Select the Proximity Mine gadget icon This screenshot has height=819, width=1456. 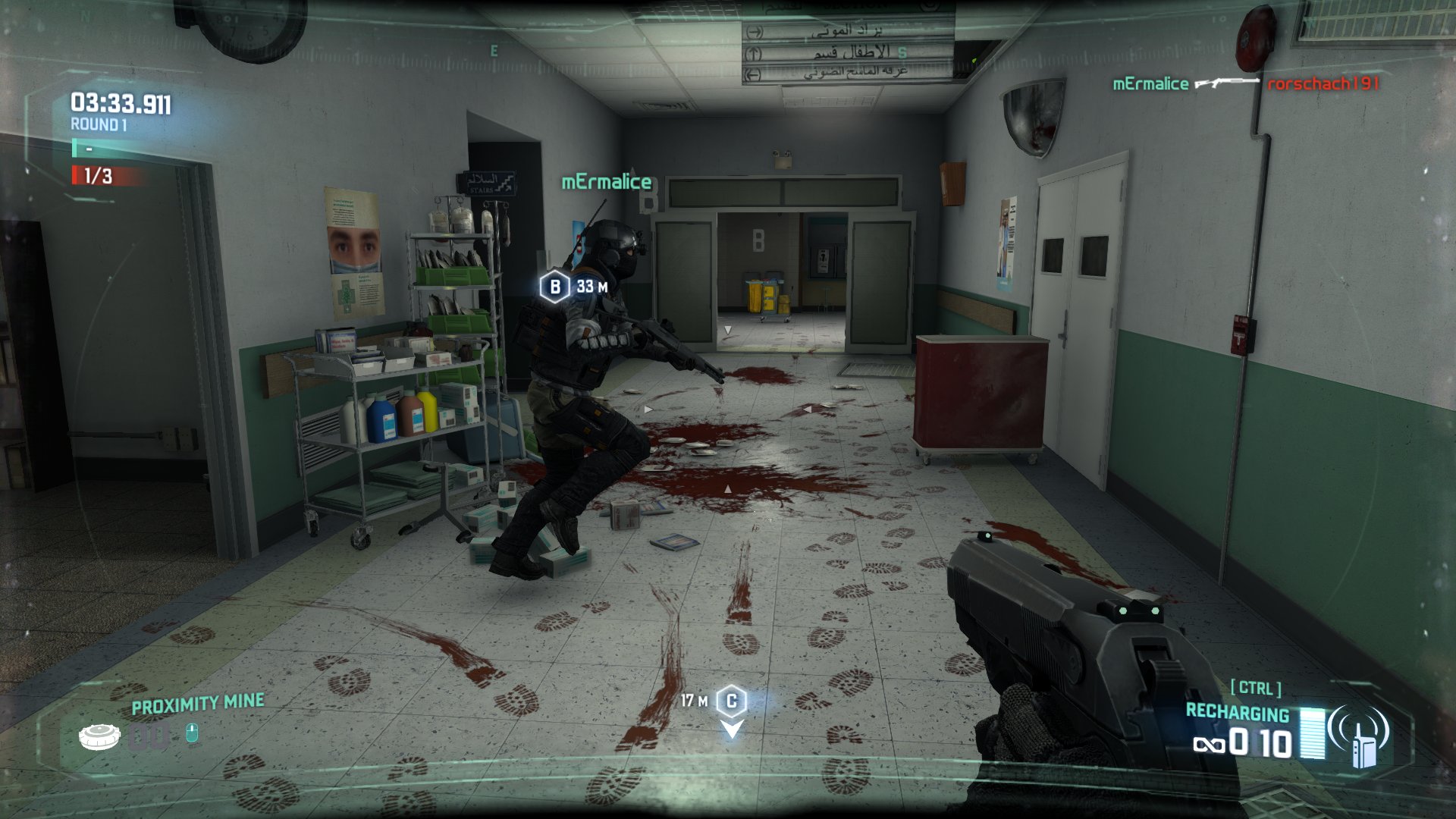99,736
